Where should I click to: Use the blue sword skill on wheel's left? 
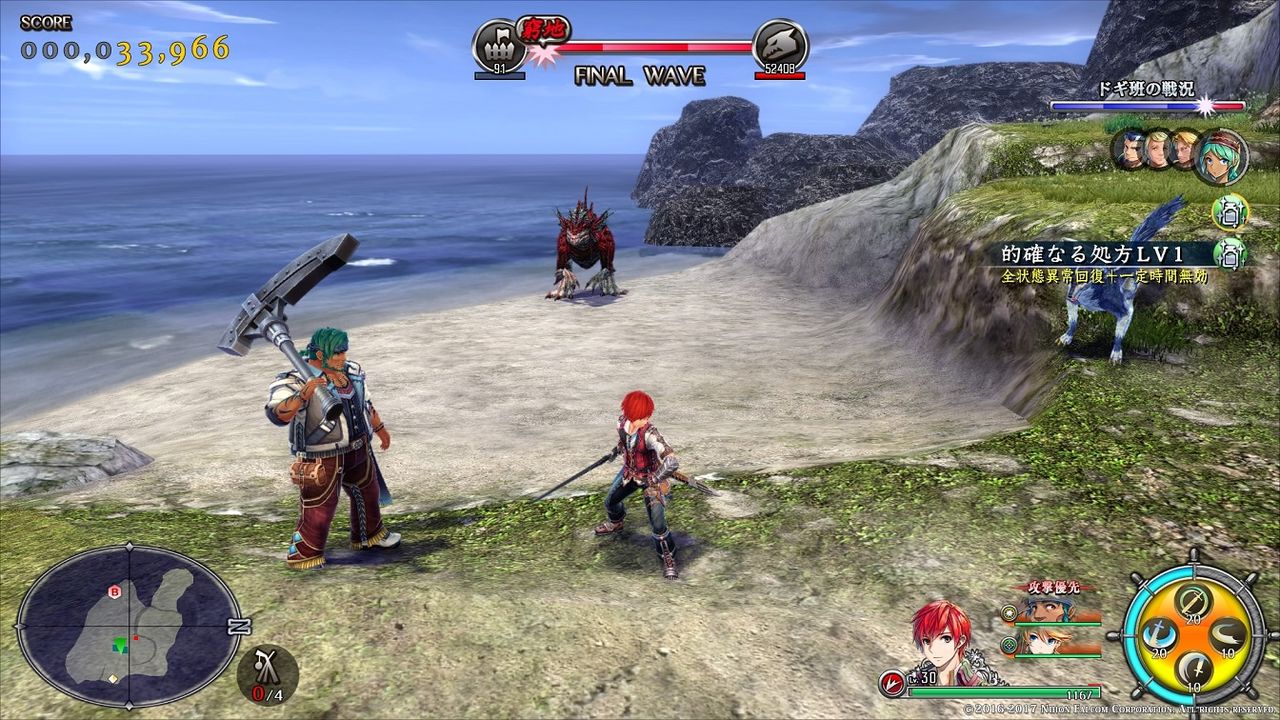point(1157,634)
